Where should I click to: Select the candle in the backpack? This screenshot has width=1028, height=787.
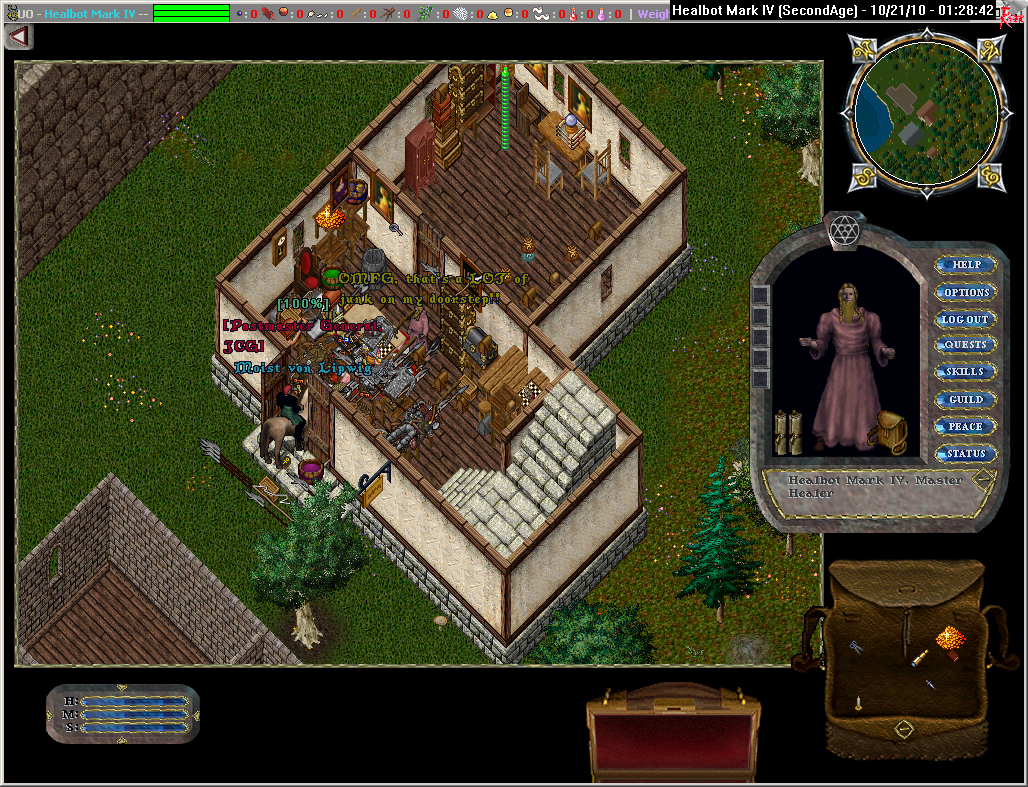pos(858,704)
